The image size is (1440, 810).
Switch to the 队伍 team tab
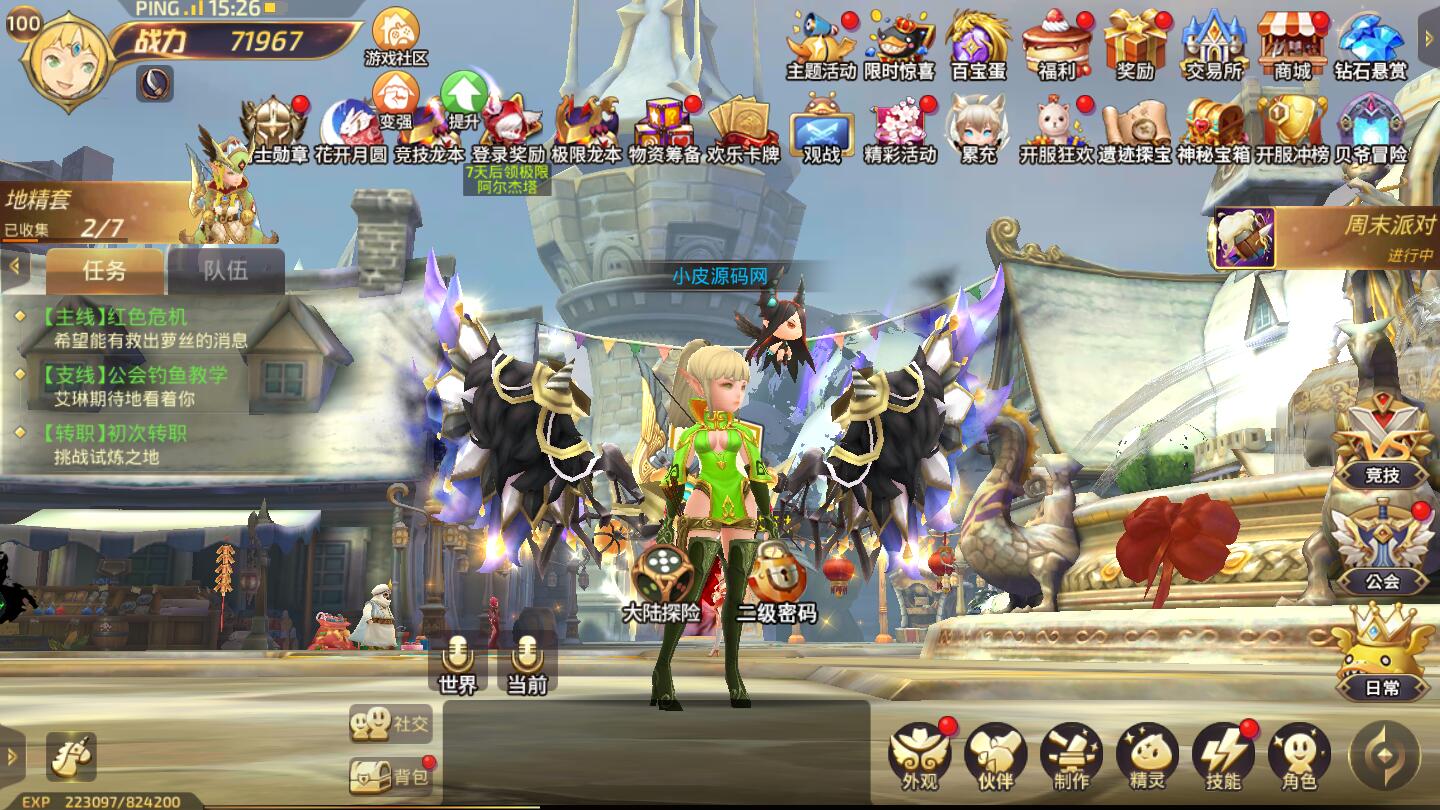point(225,270)
